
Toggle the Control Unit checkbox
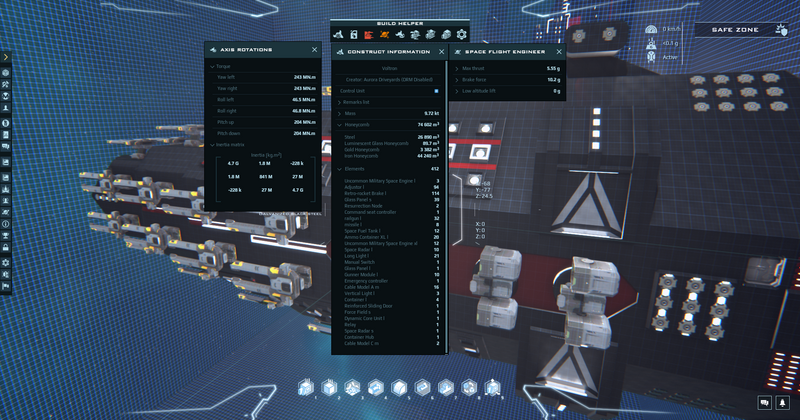click(436, 91)
